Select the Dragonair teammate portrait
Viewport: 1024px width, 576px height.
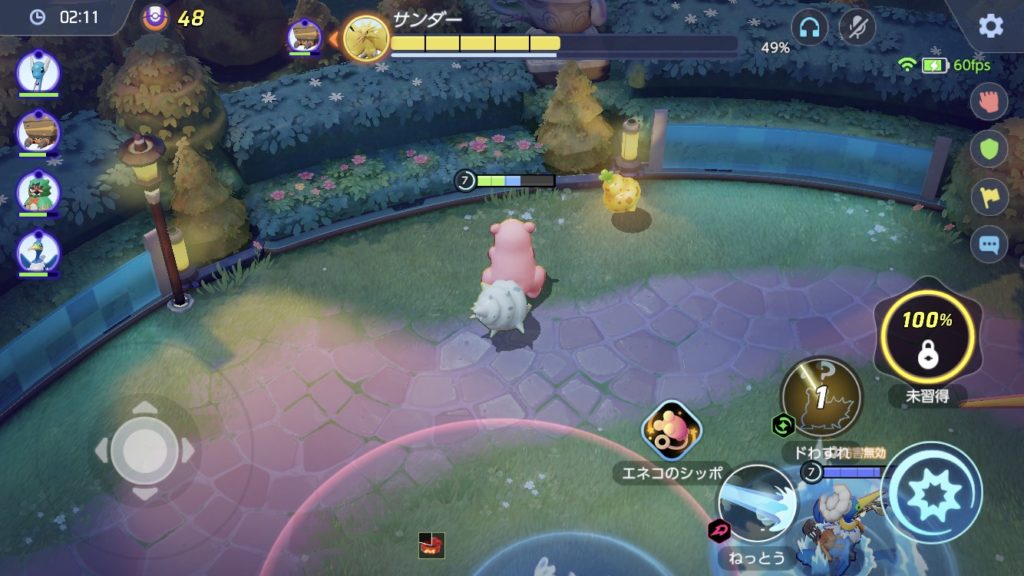(38, 71)
